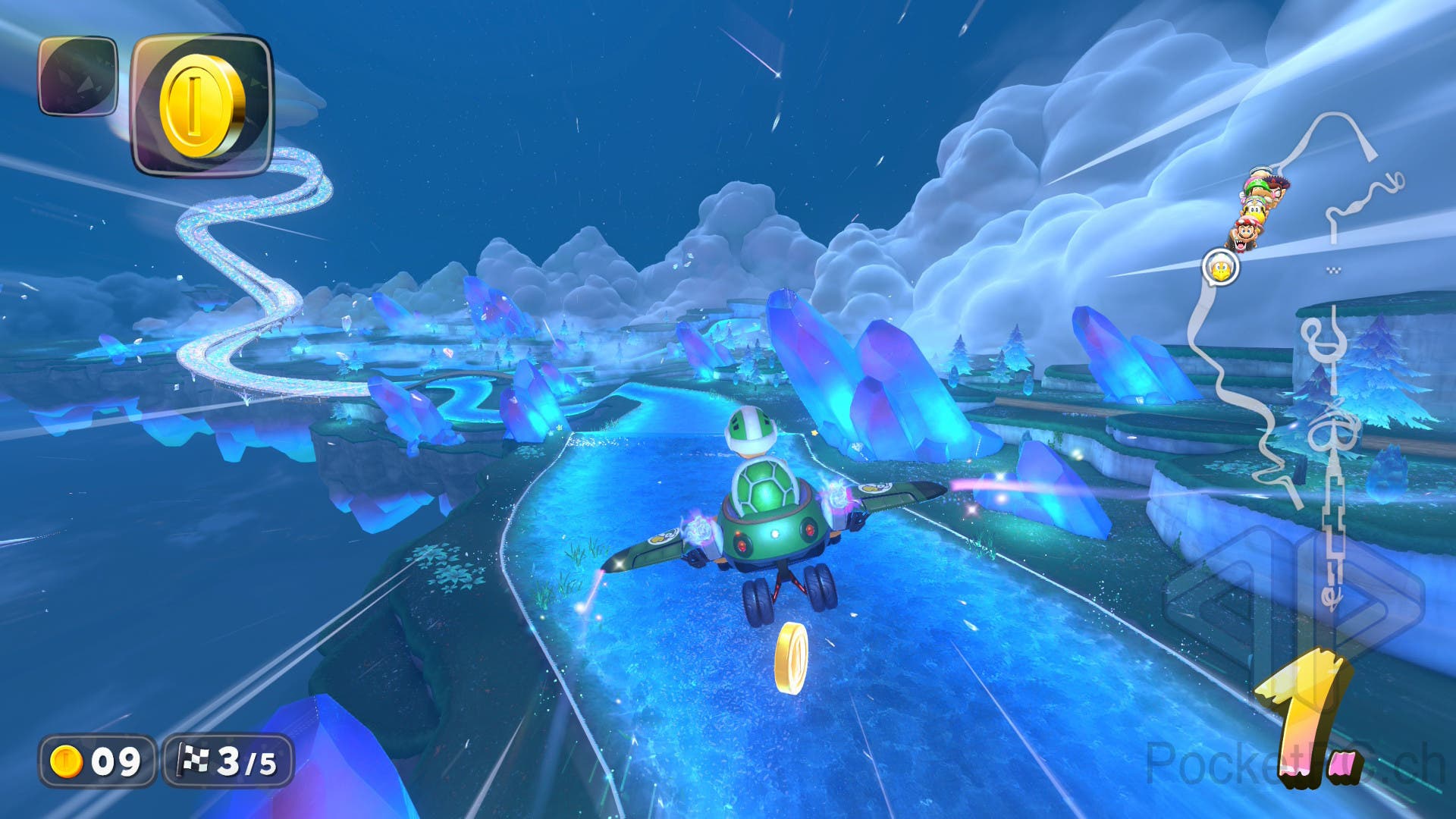Select the circled player marker on the minimap

click(1220, 268)
